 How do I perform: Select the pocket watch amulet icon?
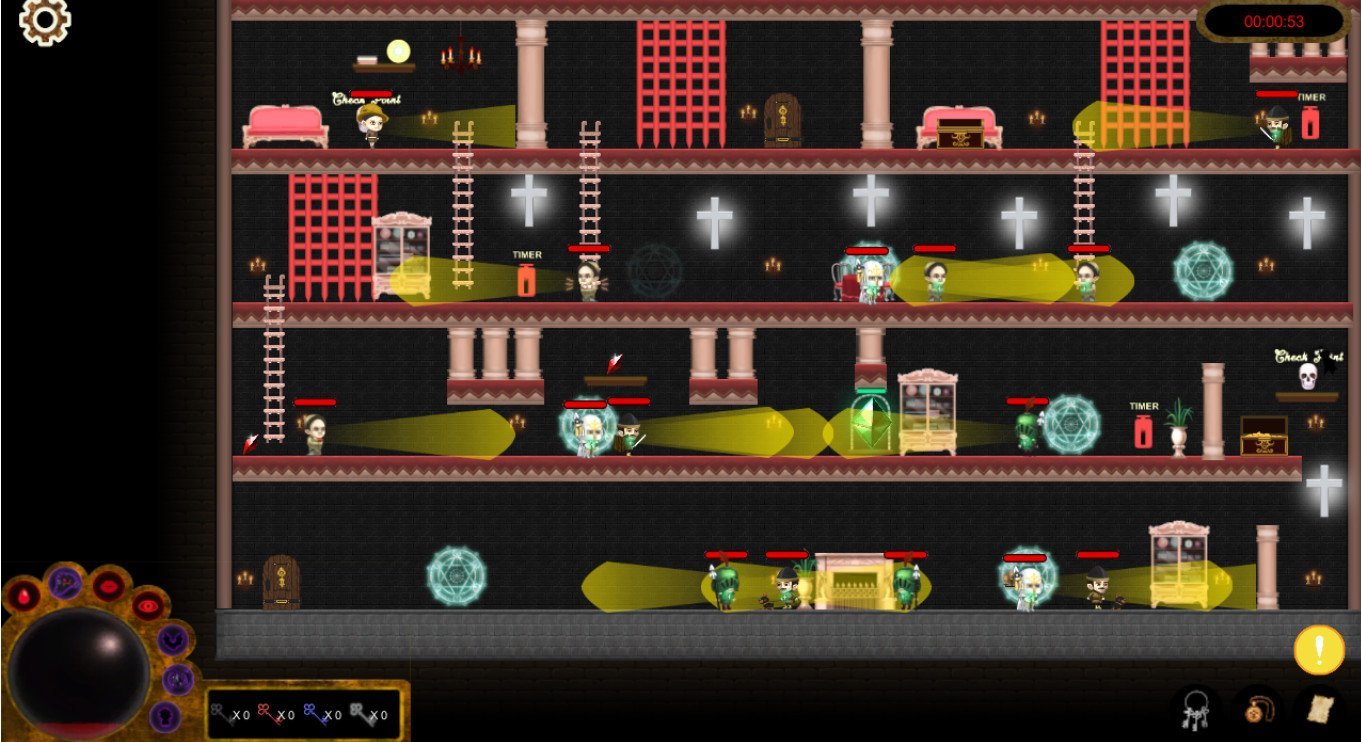coord(1257,710)
